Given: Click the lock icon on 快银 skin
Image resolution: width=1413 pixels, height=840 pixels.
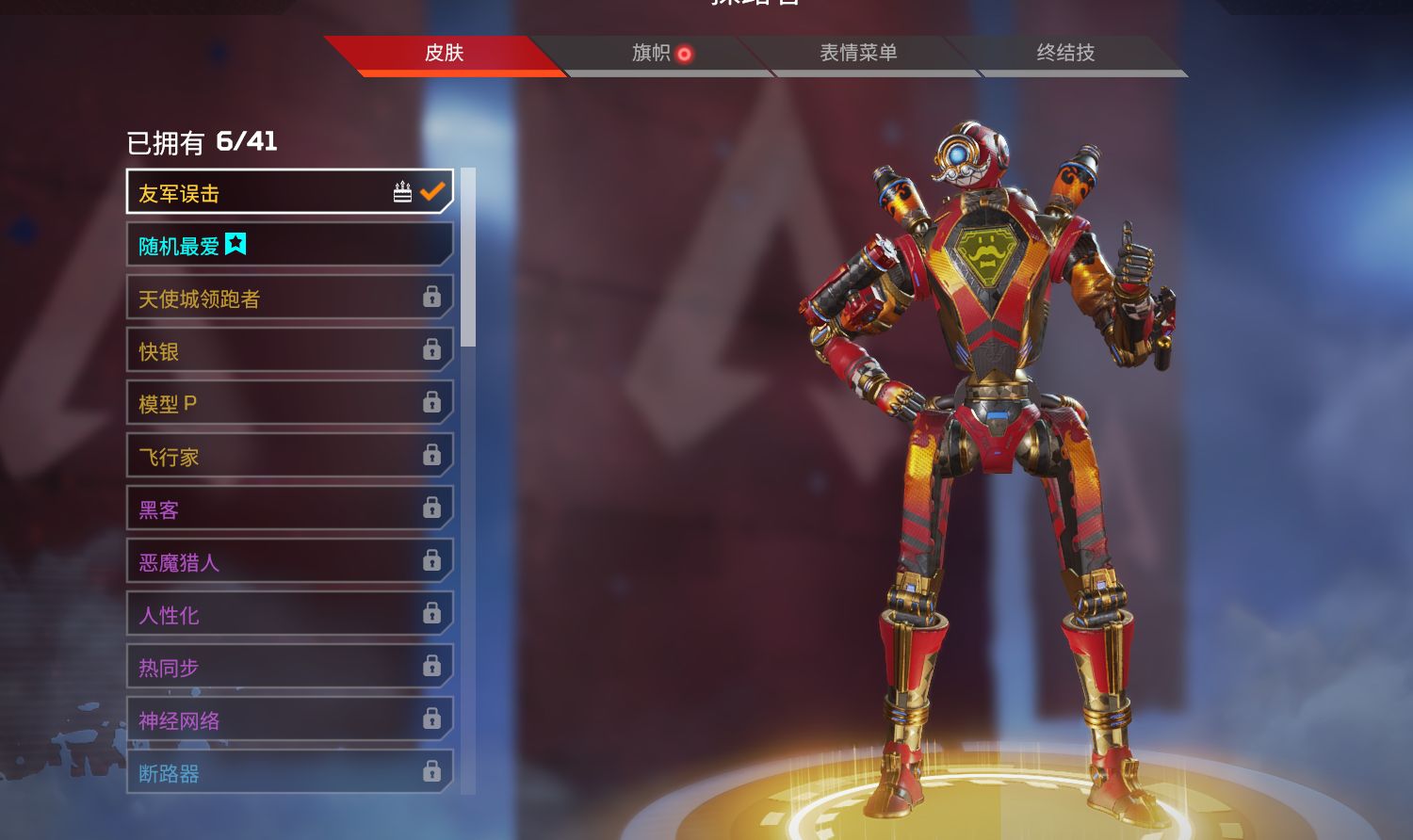Looking at the screenshot, I should [433, 349].
